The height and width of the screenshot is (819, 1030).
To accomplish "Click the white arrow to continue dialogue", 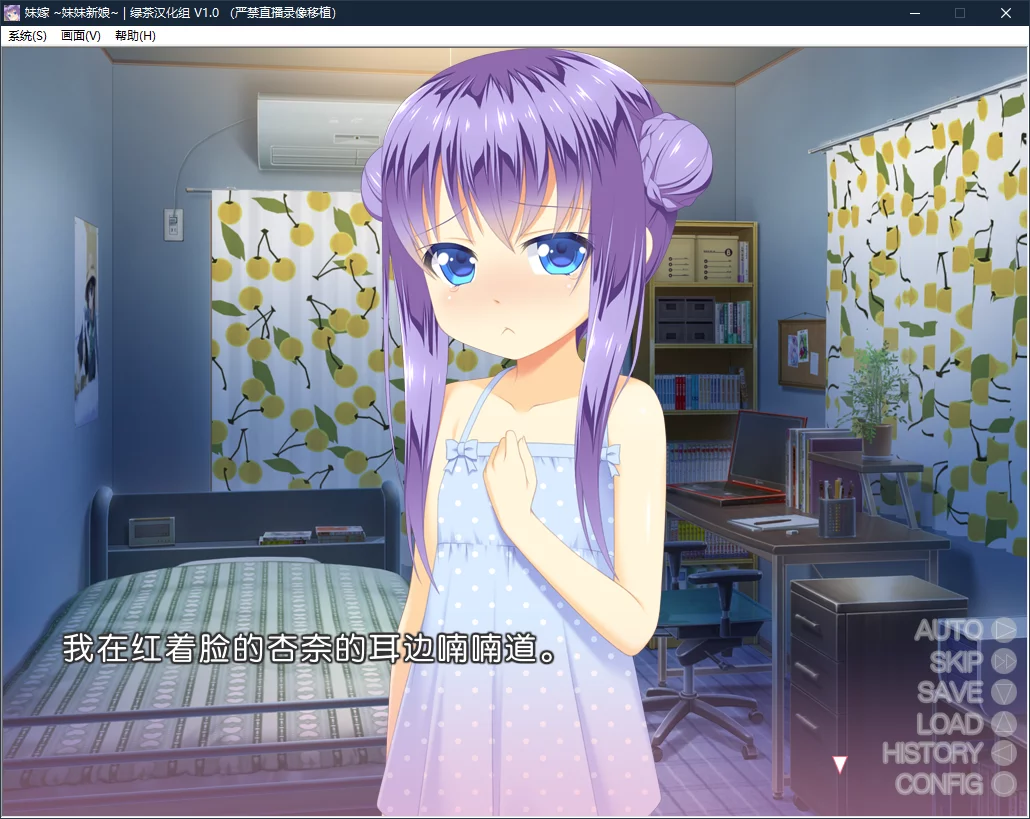I will pos(840,765).
